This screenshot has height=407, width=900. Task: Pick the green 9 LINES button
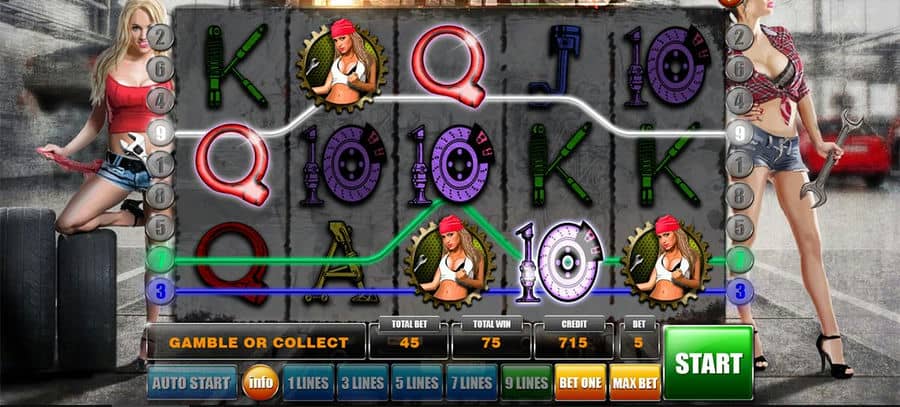[x=524, y=382]
